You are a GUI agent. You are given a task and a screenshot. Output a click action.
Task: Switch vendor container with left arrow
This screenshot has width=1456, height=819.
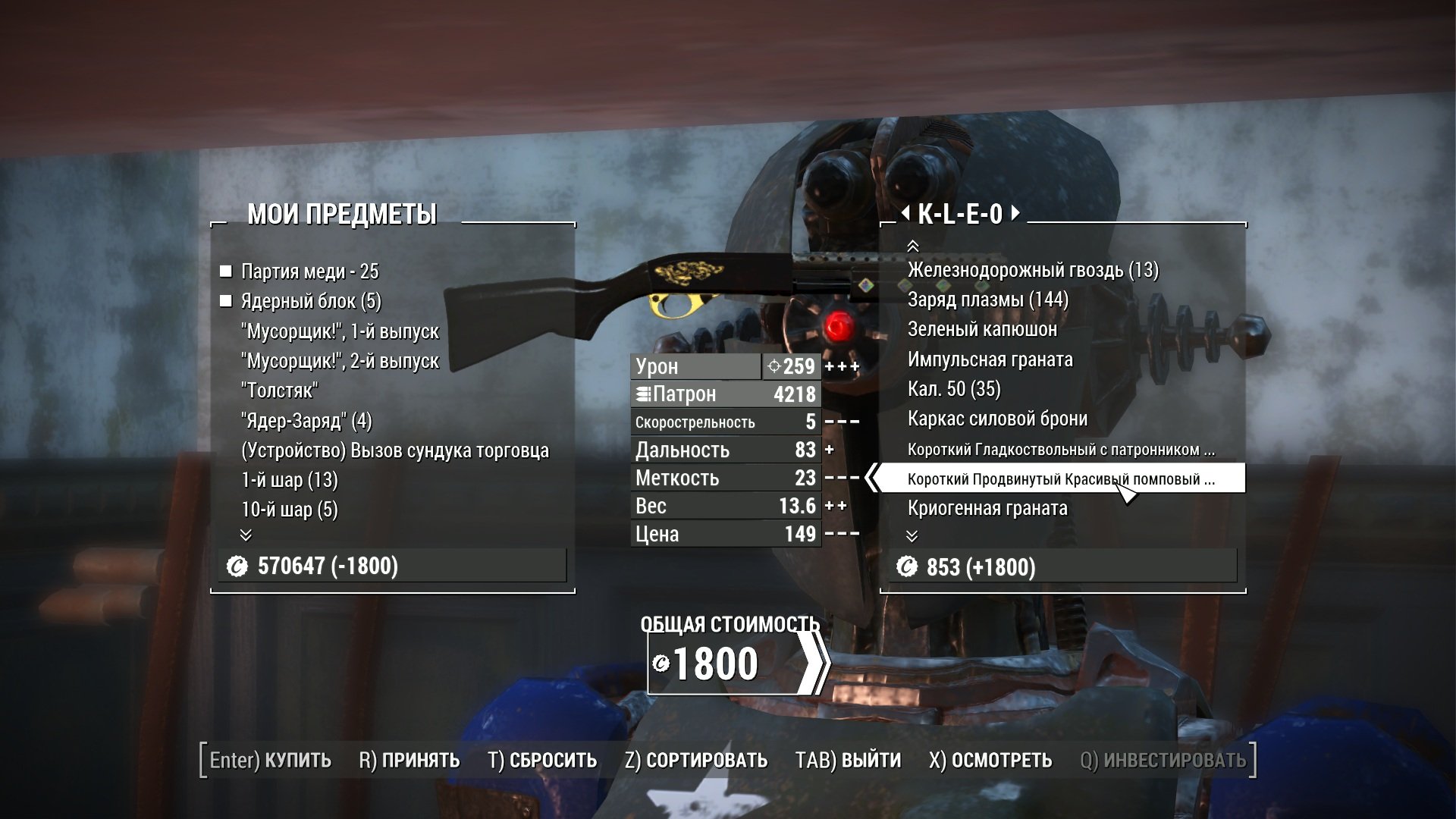point(905,214)
